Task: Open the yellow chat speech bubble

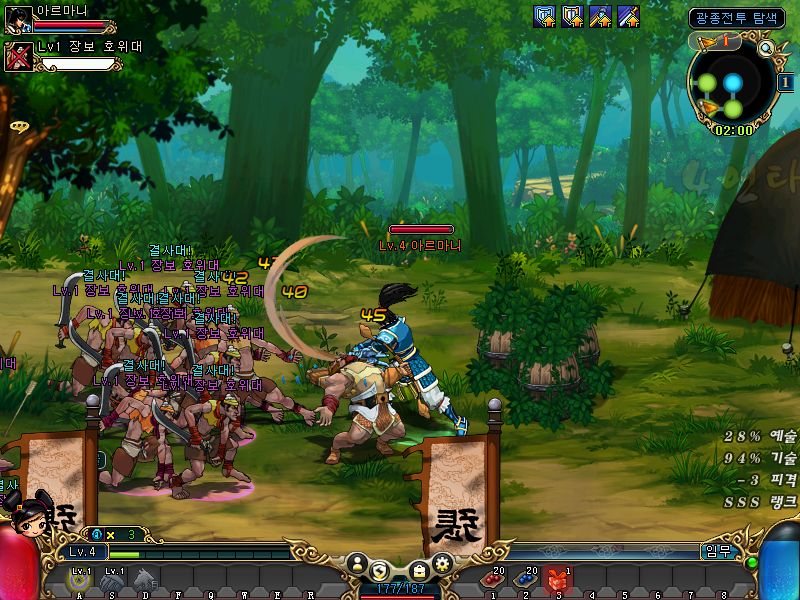Action: [18, 127]
